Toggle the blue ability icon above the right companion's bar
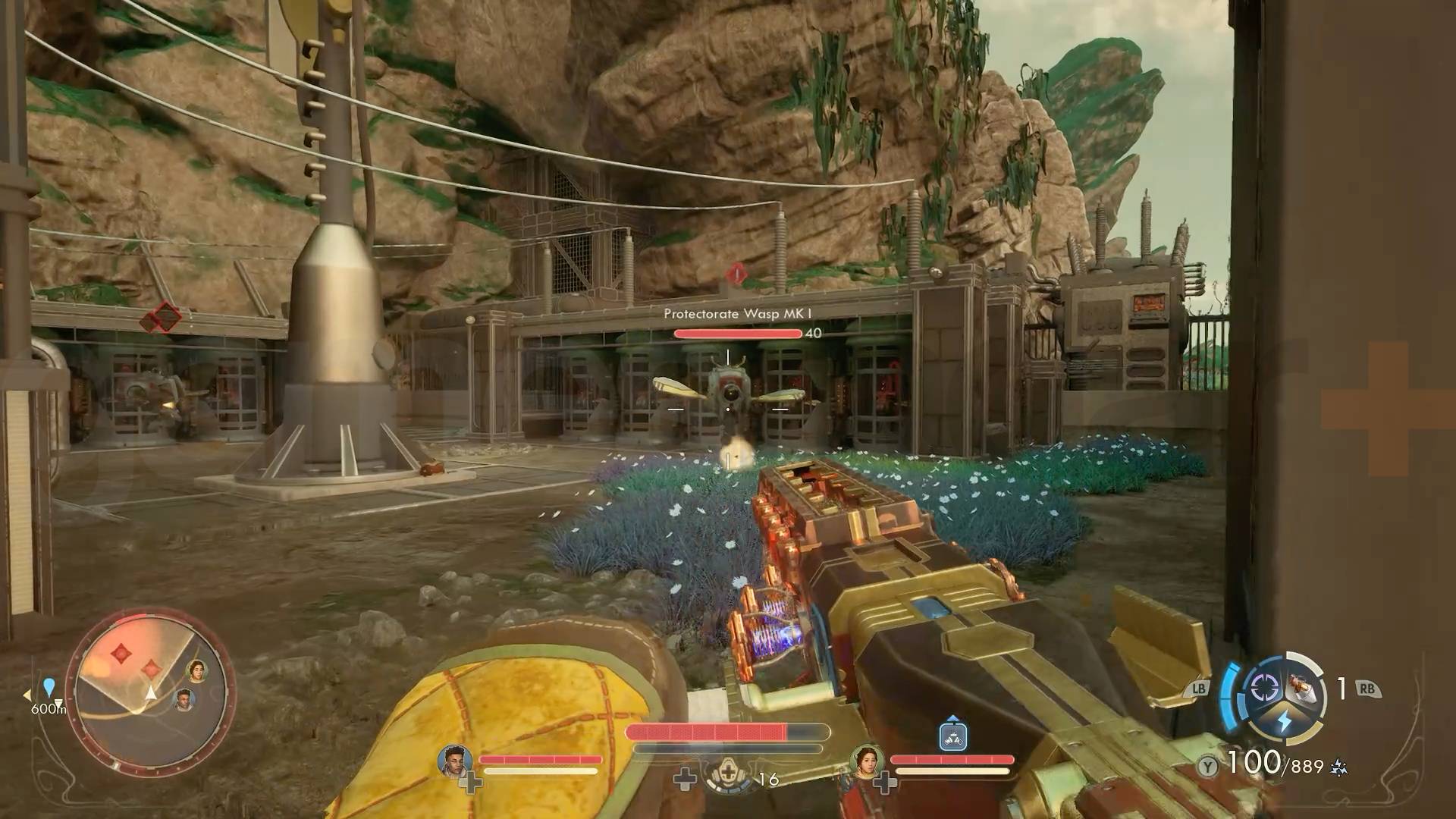 [x=952, y=736]
